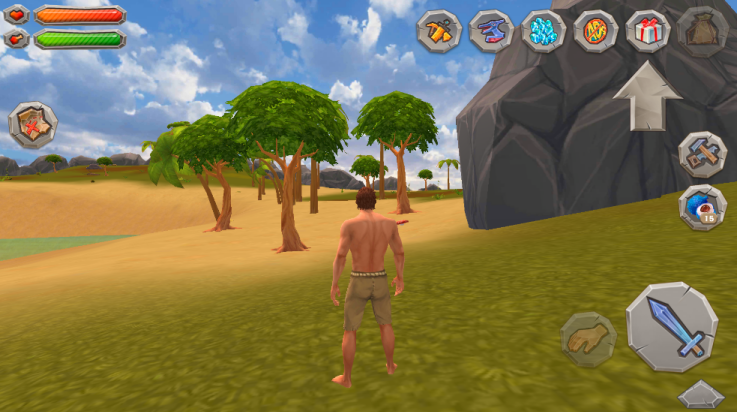The image size is (737, 412).
Task: Tap the purple dinosaur pet icon
Action: click(x=491, y=30)
